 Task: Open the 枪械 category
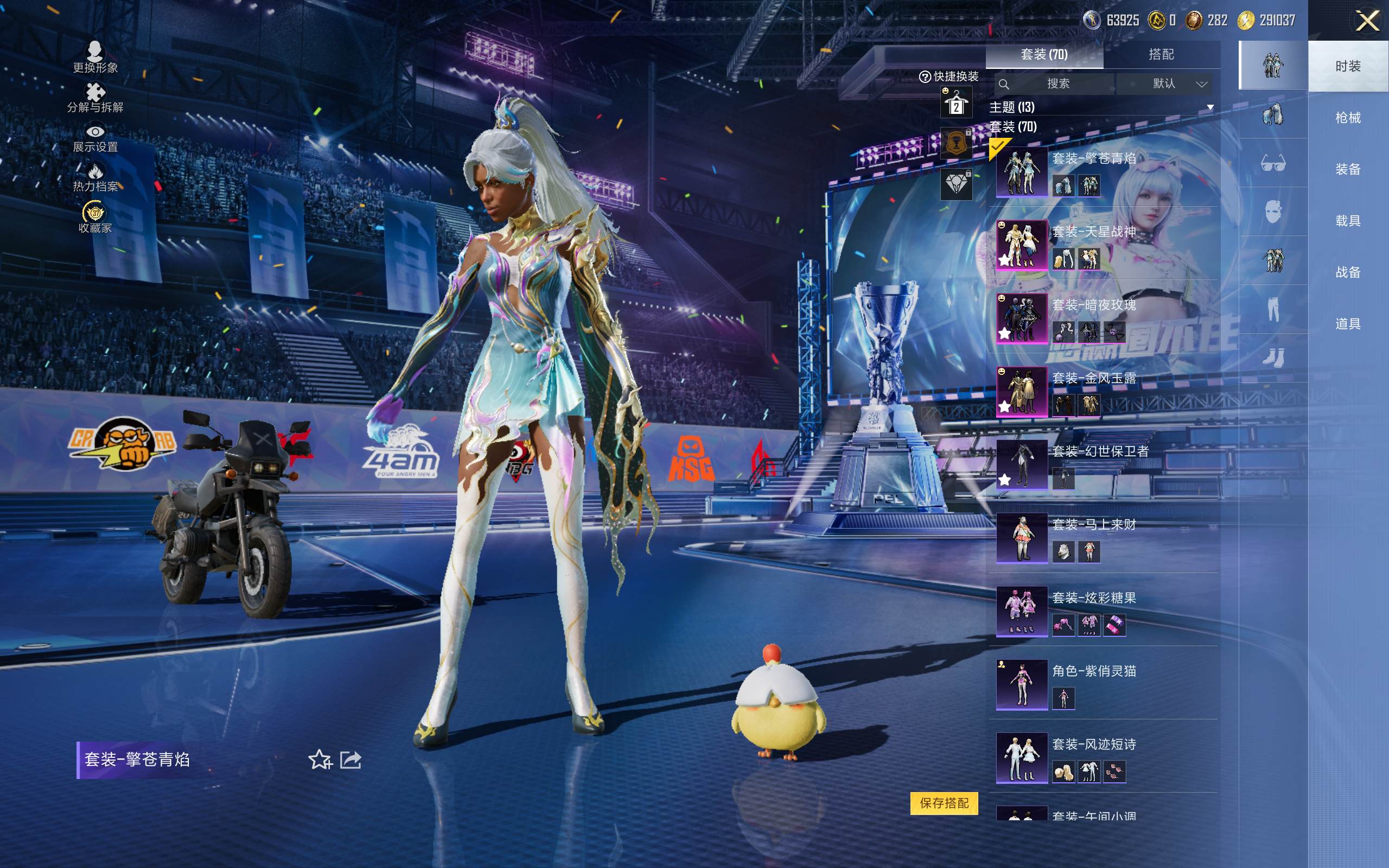[1347, 118]
